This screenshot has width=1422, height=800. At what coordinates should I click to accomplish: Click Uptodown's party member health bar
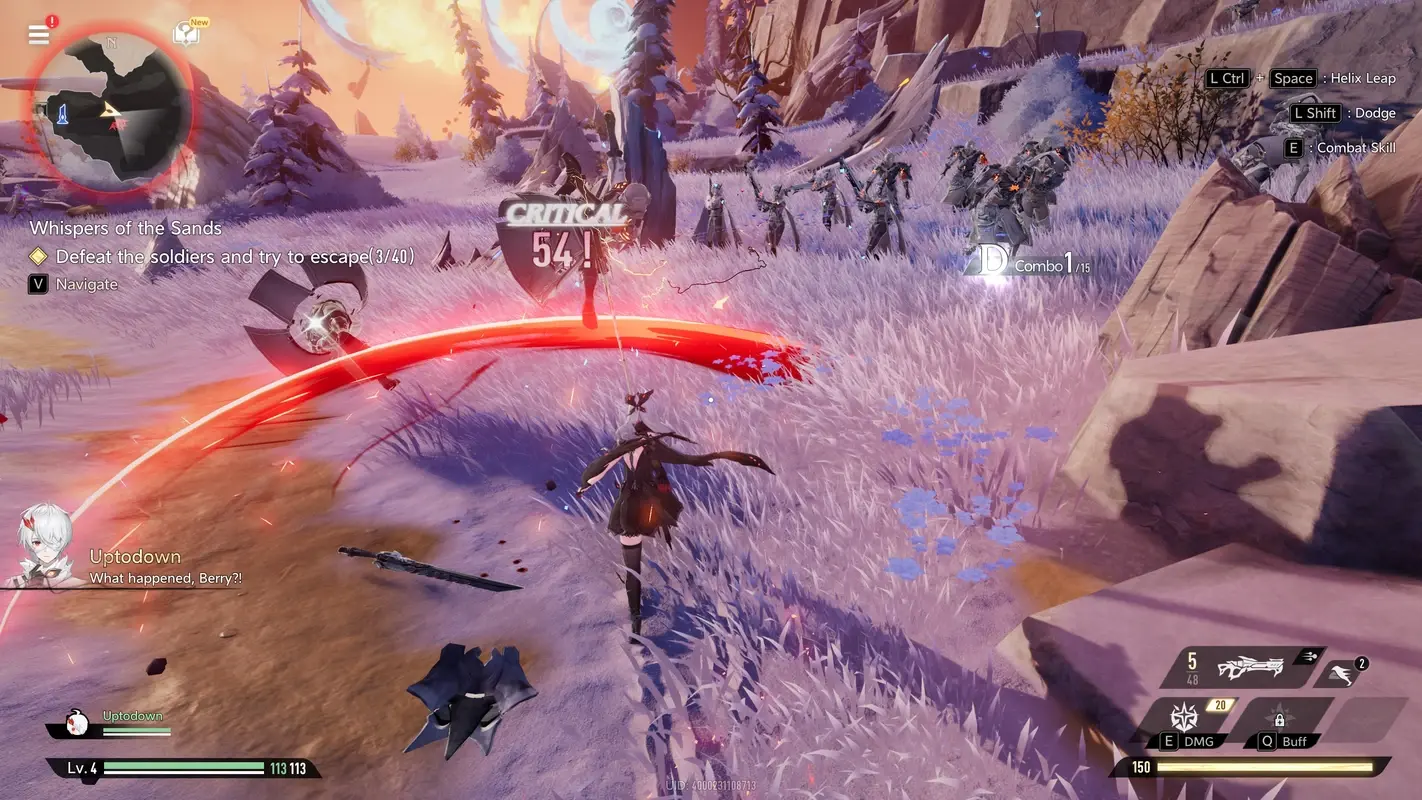click(x=135, y=729)
